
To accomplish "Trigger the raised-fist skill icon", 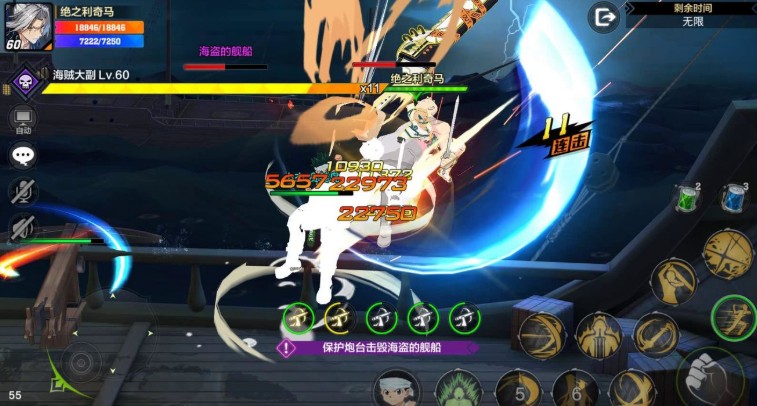I will point(675,283).
